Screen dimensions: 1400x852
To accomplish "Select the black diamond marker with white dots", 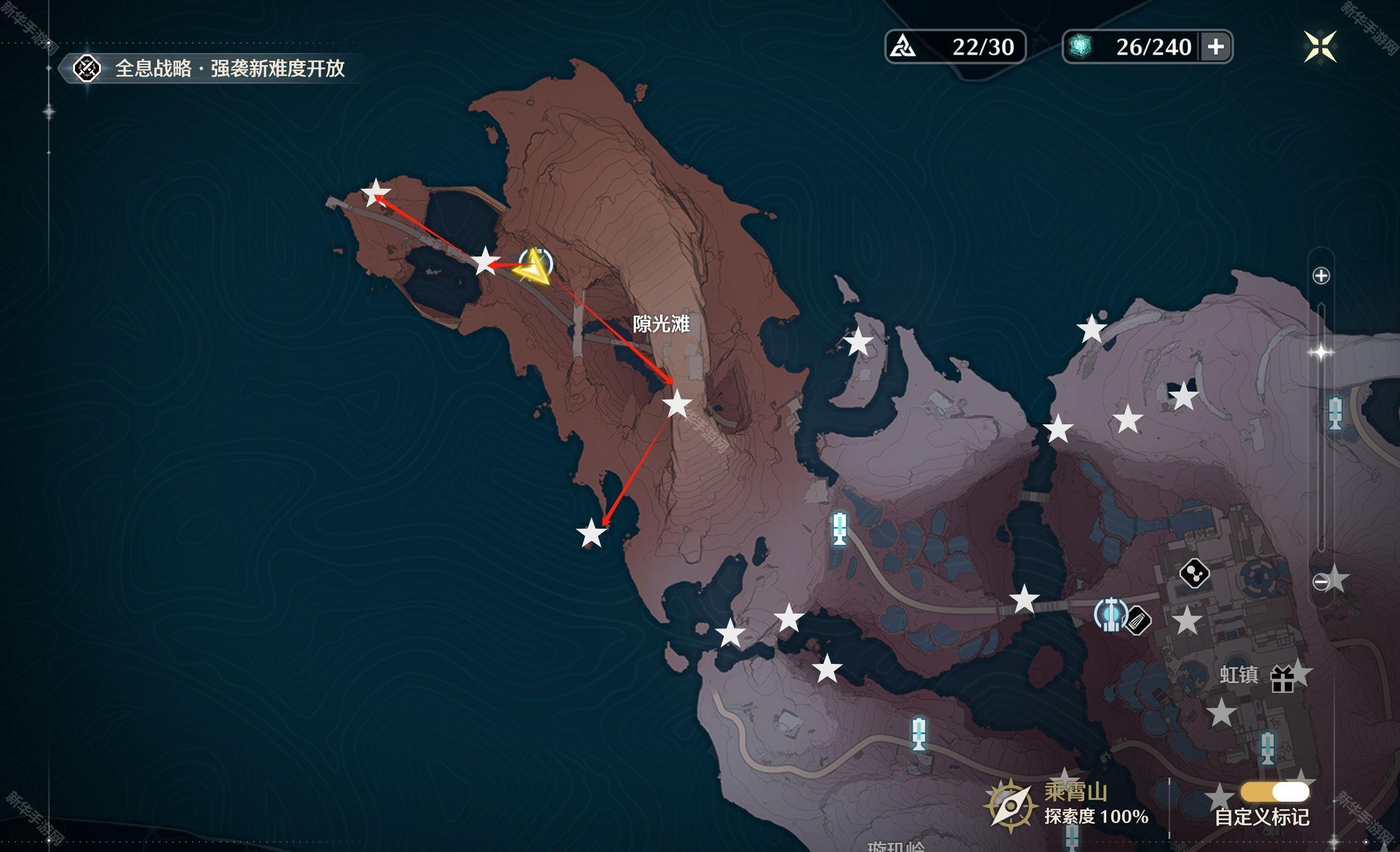I will click(1194, 573).
